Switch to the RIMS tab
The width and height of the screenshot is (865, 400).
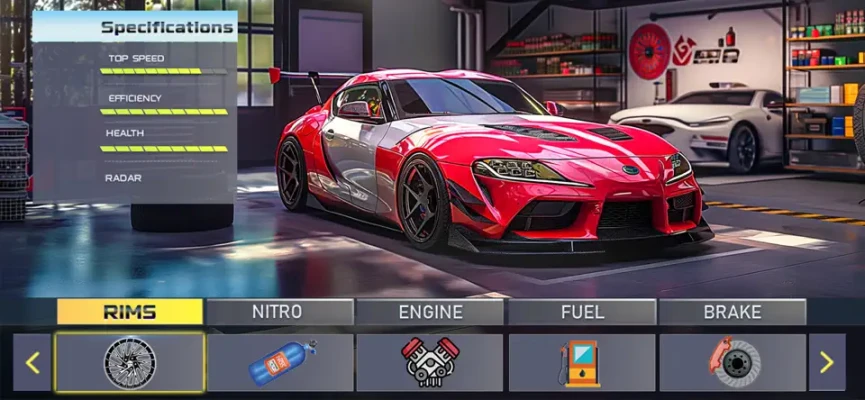(129, 312)
